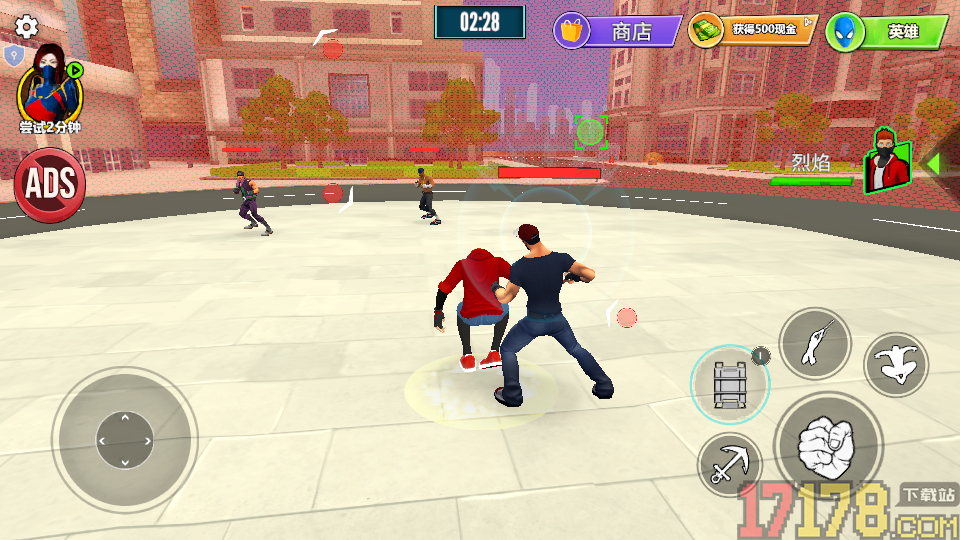Trigger the web-shooting pose skill
960x540 pixels.
(814, 343)
